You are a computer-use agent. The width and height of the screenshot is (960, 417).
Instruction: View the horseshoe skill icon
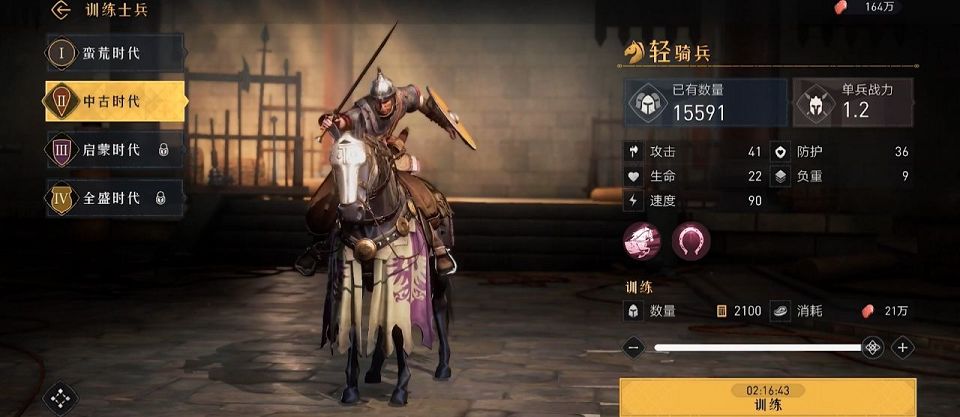[690, 242]
